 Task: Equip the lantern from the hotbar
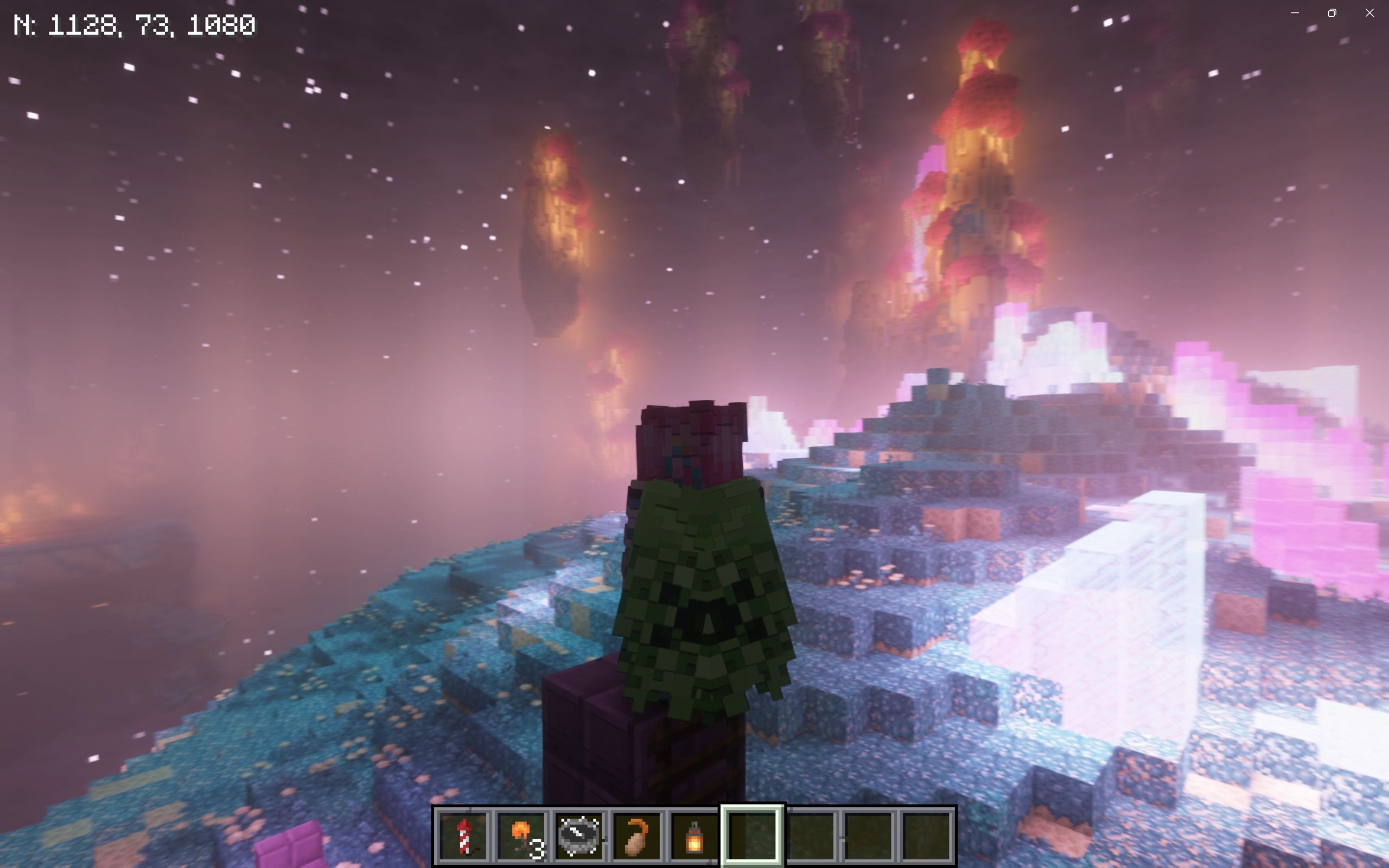694,836
